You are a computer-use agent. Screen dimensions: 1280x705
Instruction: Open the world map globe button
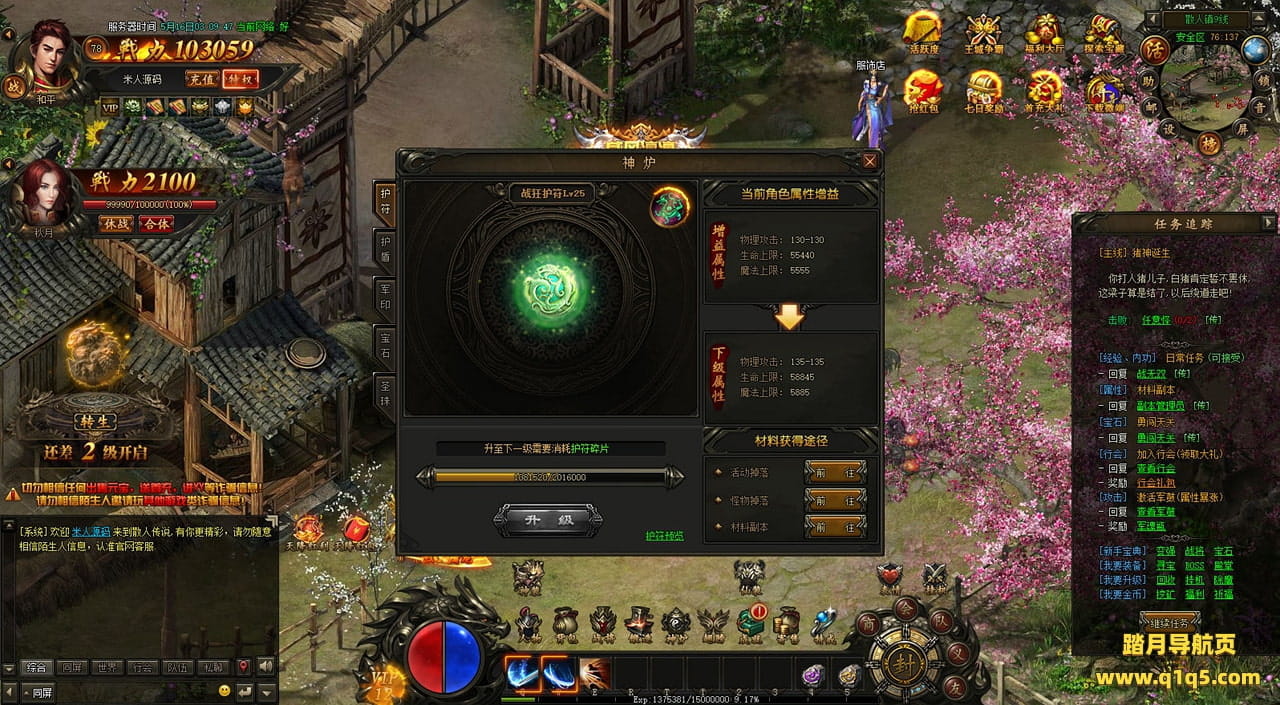click(x=1255, y=50)
